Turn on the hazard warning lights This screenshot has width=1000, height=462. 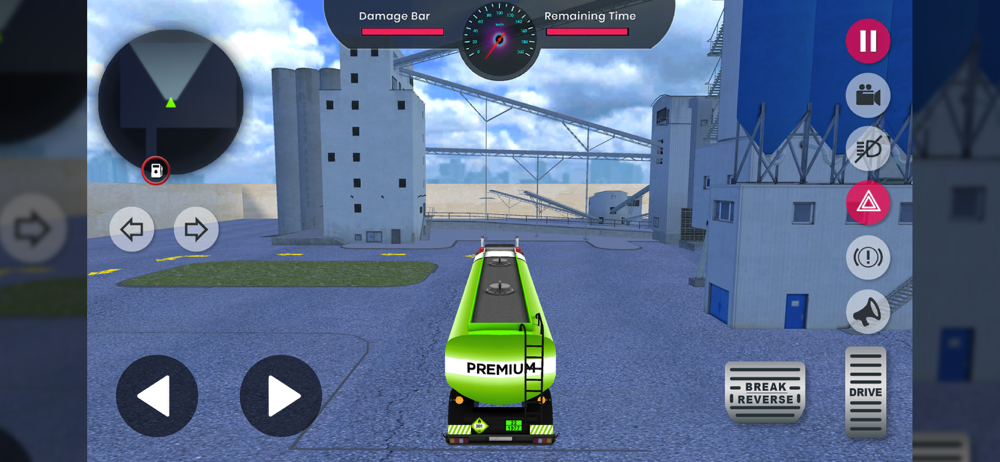click(x=867, y=204)
